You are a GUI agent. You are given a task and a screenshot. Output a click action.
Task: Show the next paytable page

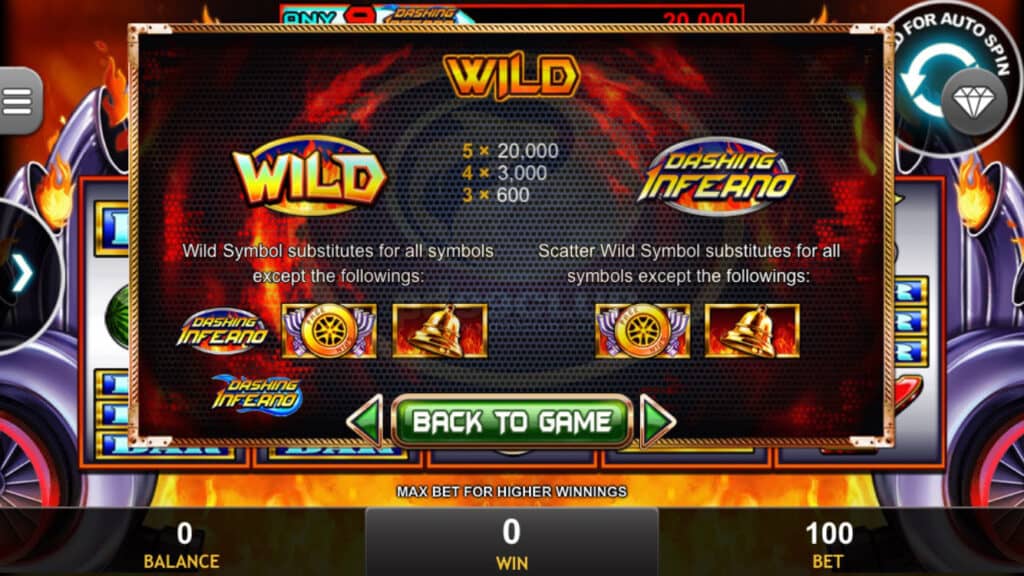pos(657,421)
